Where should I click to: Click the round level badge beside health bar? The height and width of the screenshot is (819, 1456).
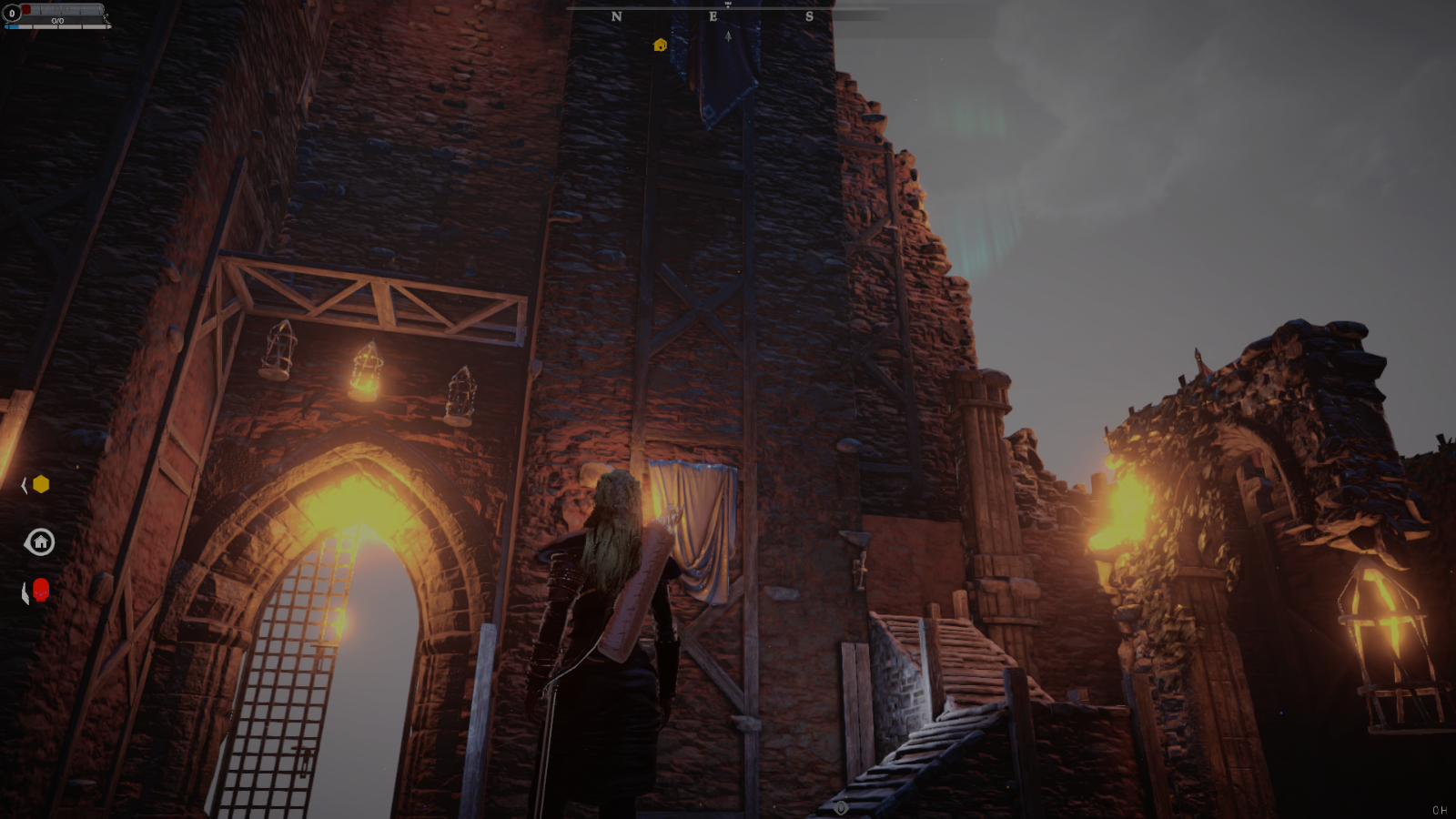[12, 14]
